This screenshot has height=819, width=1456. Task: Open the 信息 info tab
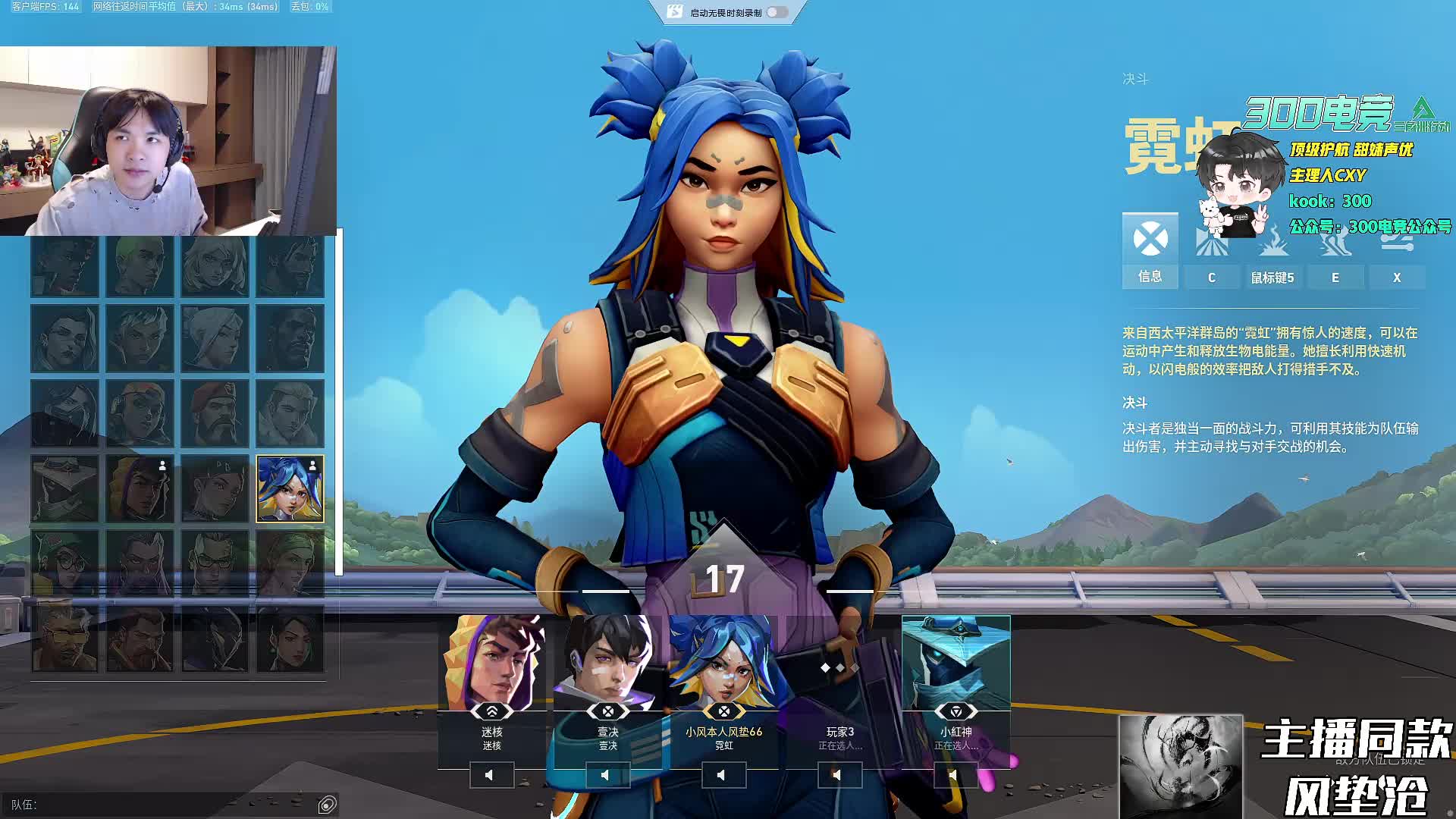click(1150, 250)
